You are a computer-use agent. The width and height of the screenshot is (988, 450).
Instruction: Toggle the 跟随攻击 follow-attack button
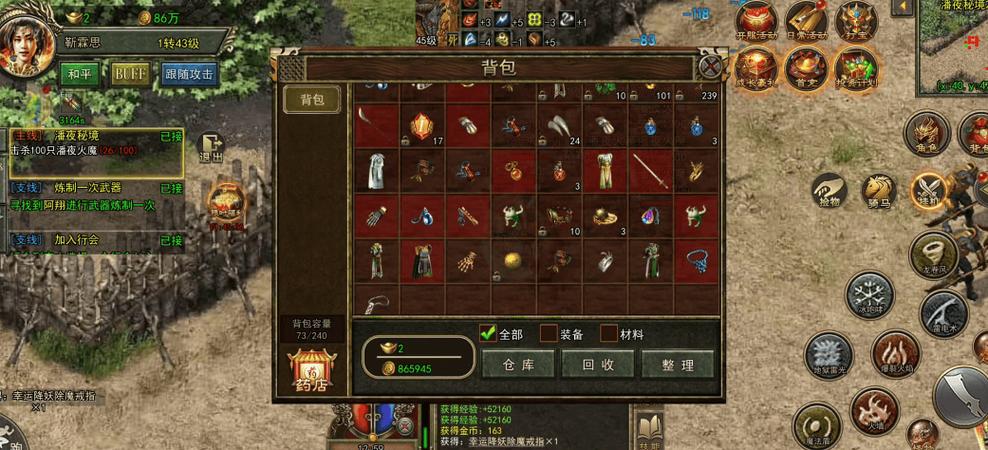pyautogui.click(x=189, y=74)
